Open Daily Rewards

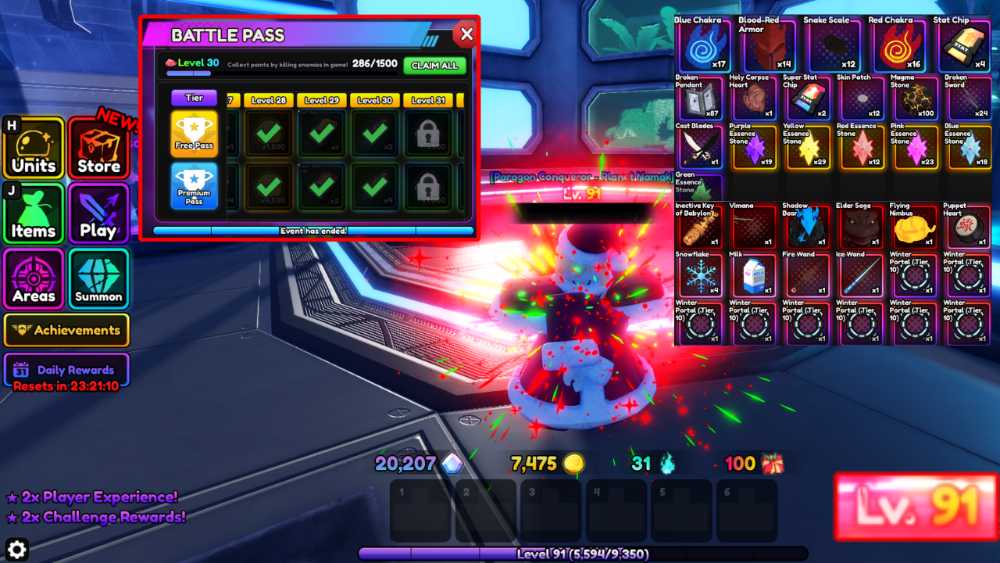(x=66, y=370)
